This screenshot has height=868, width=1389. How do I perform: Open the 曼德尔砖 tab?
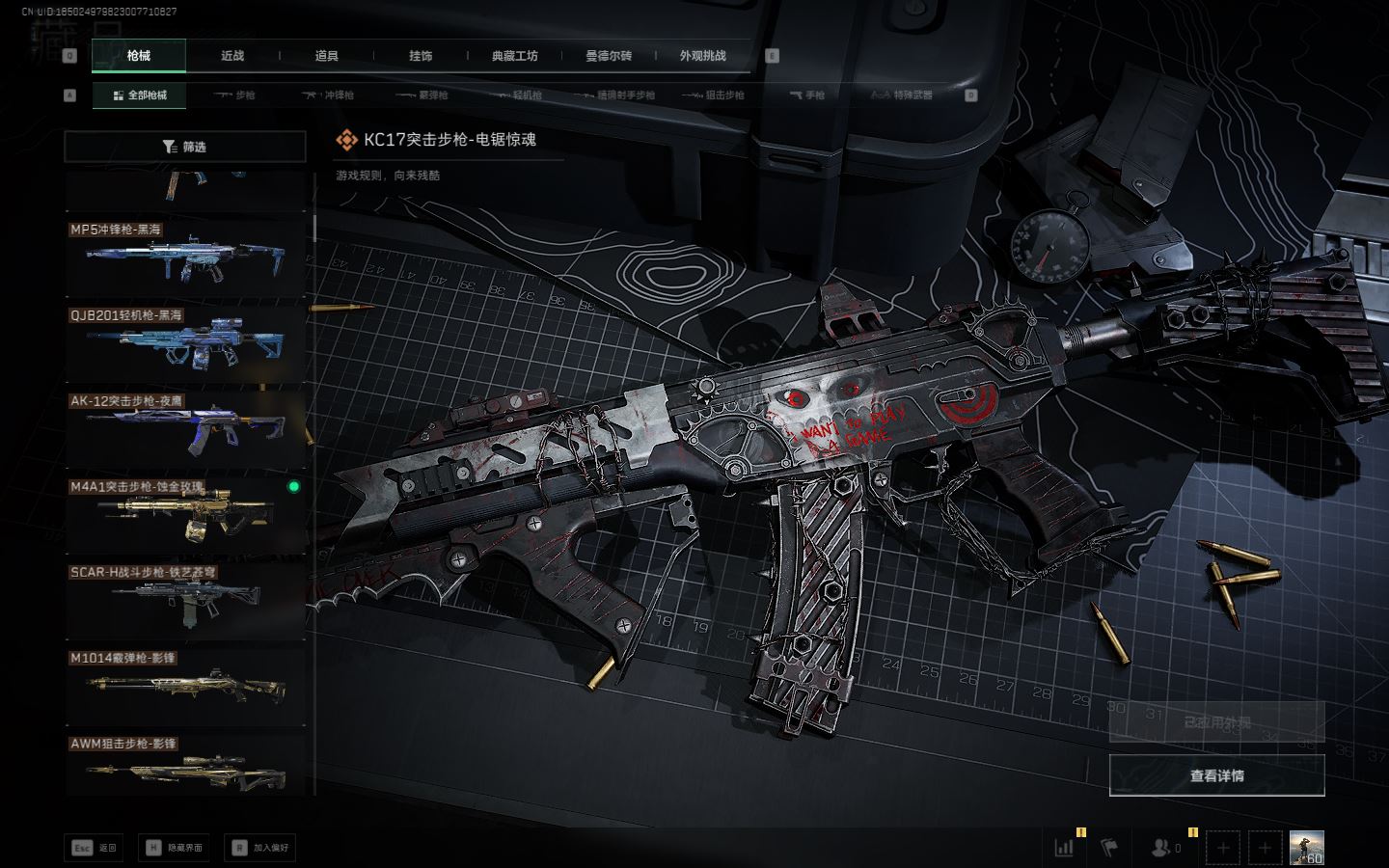609,56
